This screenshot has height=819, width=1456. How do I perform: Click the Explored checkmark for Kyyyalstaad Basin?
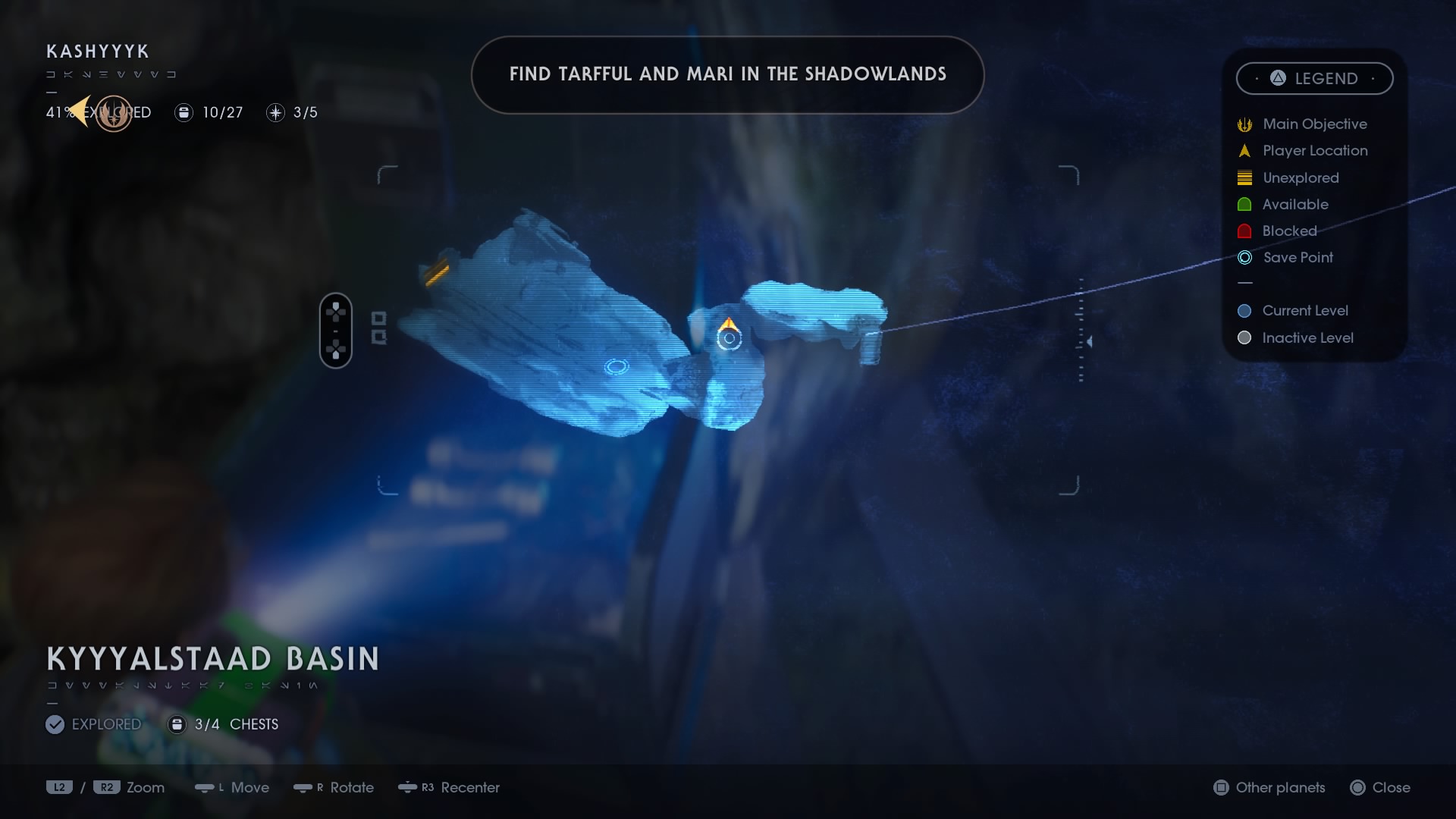(55, 724)
